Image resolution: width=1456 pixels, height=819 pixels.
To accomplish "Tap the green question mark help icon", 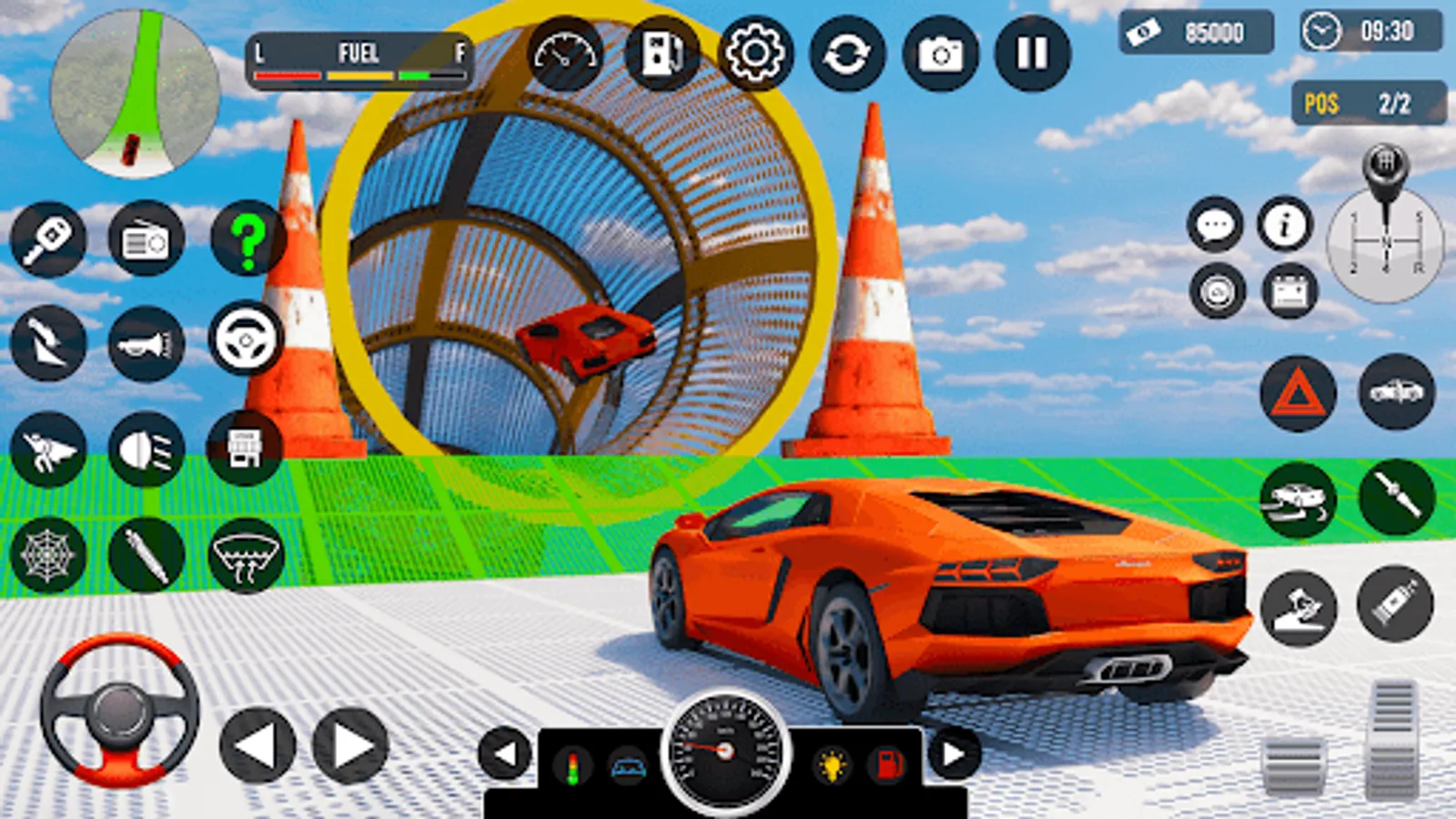I will (x=247, y=238).
